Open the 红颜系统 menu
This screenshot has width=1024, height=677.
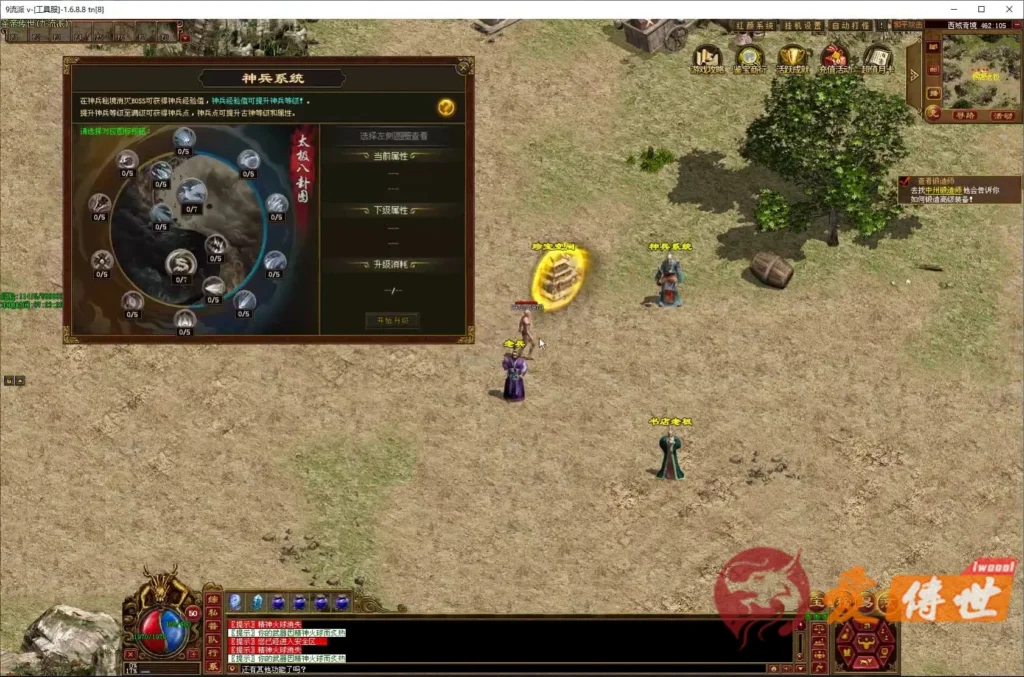pos(753,25)
